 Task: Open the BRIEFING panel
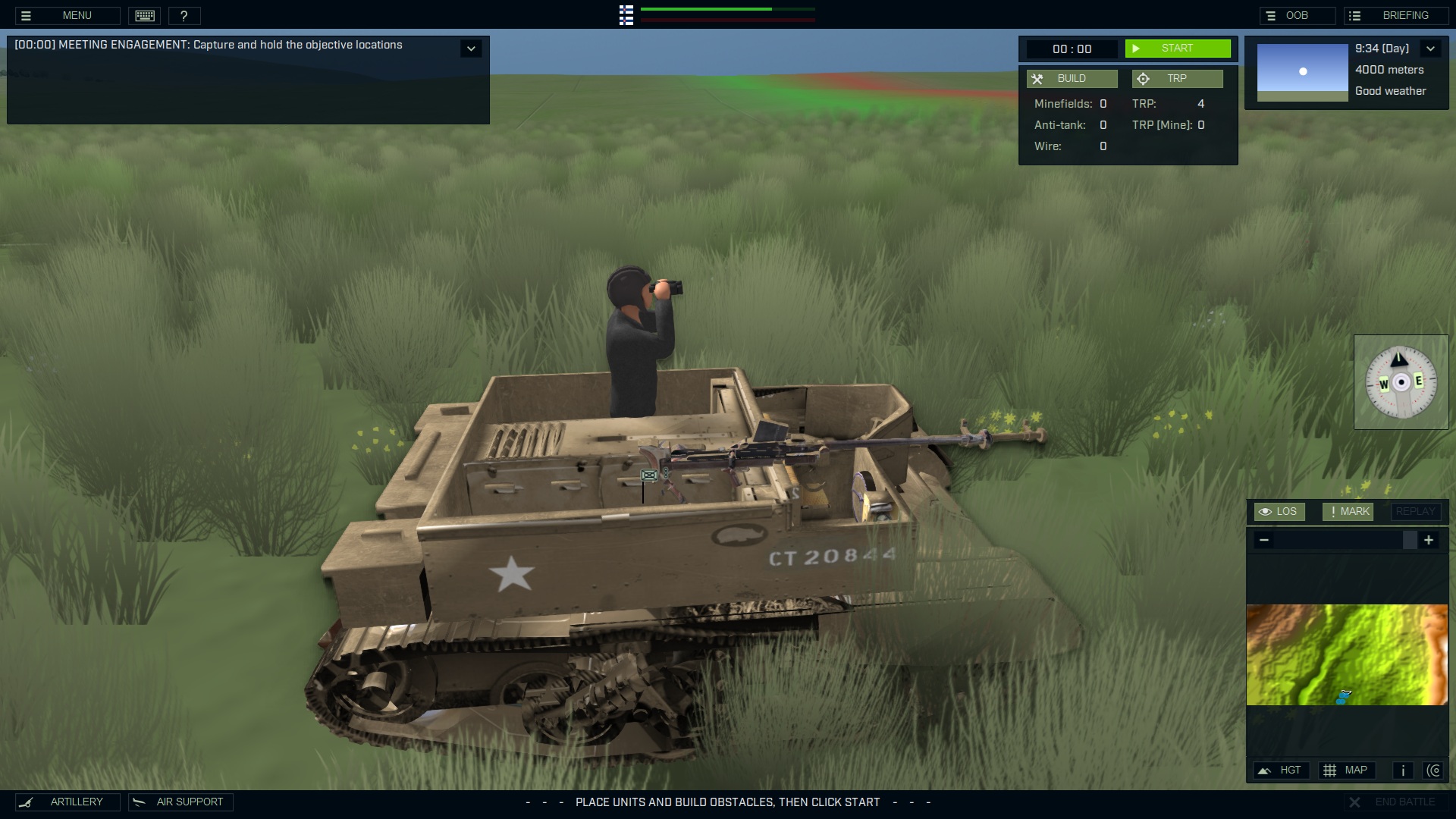click(1395, 14)
